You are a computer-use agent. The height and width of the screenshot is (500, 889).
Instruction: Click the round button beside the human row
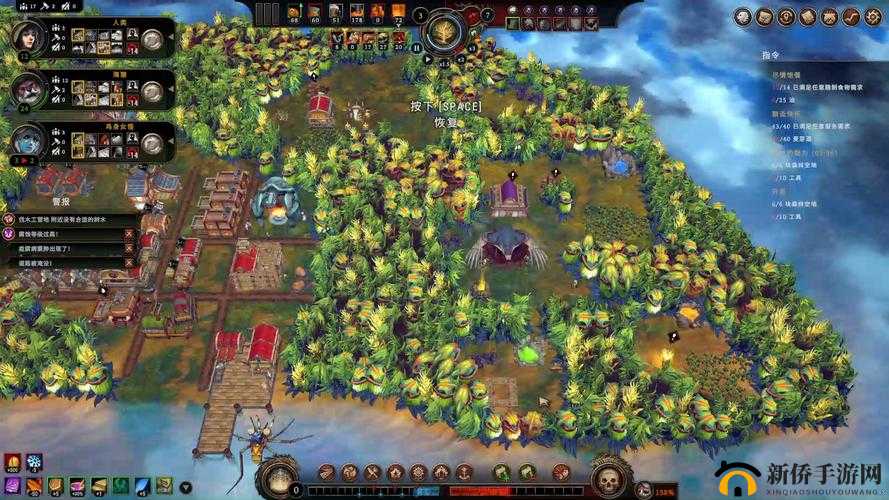coord(152,39)
